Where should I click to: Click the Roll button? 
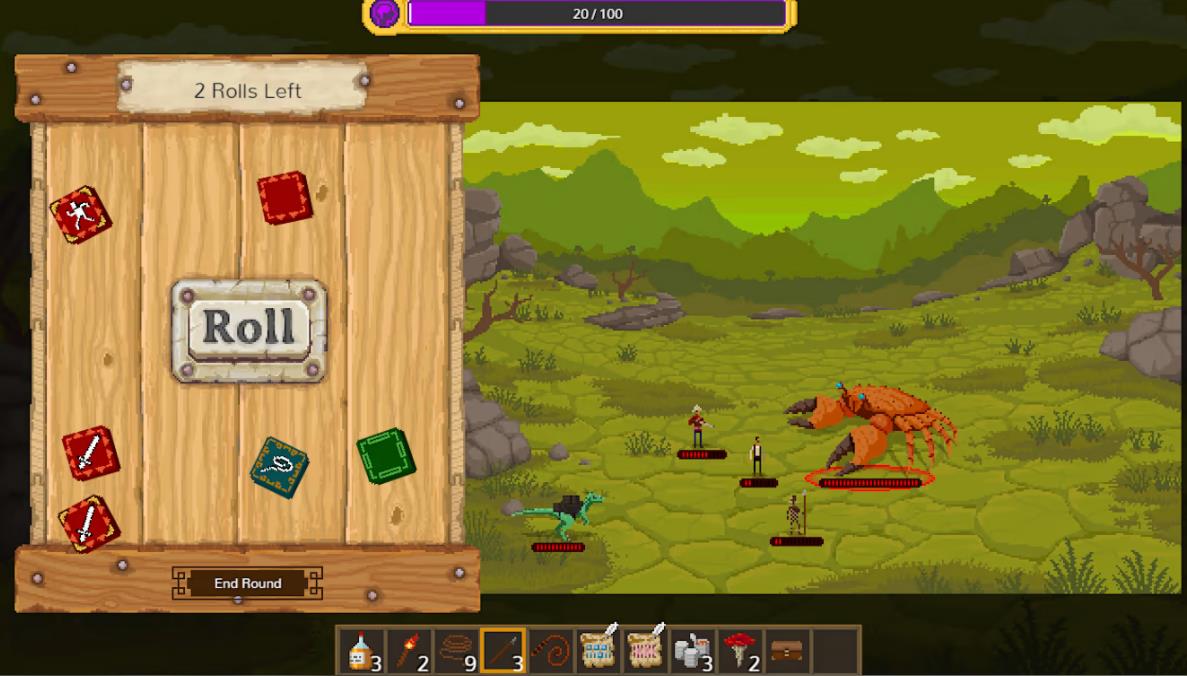(x=249, y=329)
